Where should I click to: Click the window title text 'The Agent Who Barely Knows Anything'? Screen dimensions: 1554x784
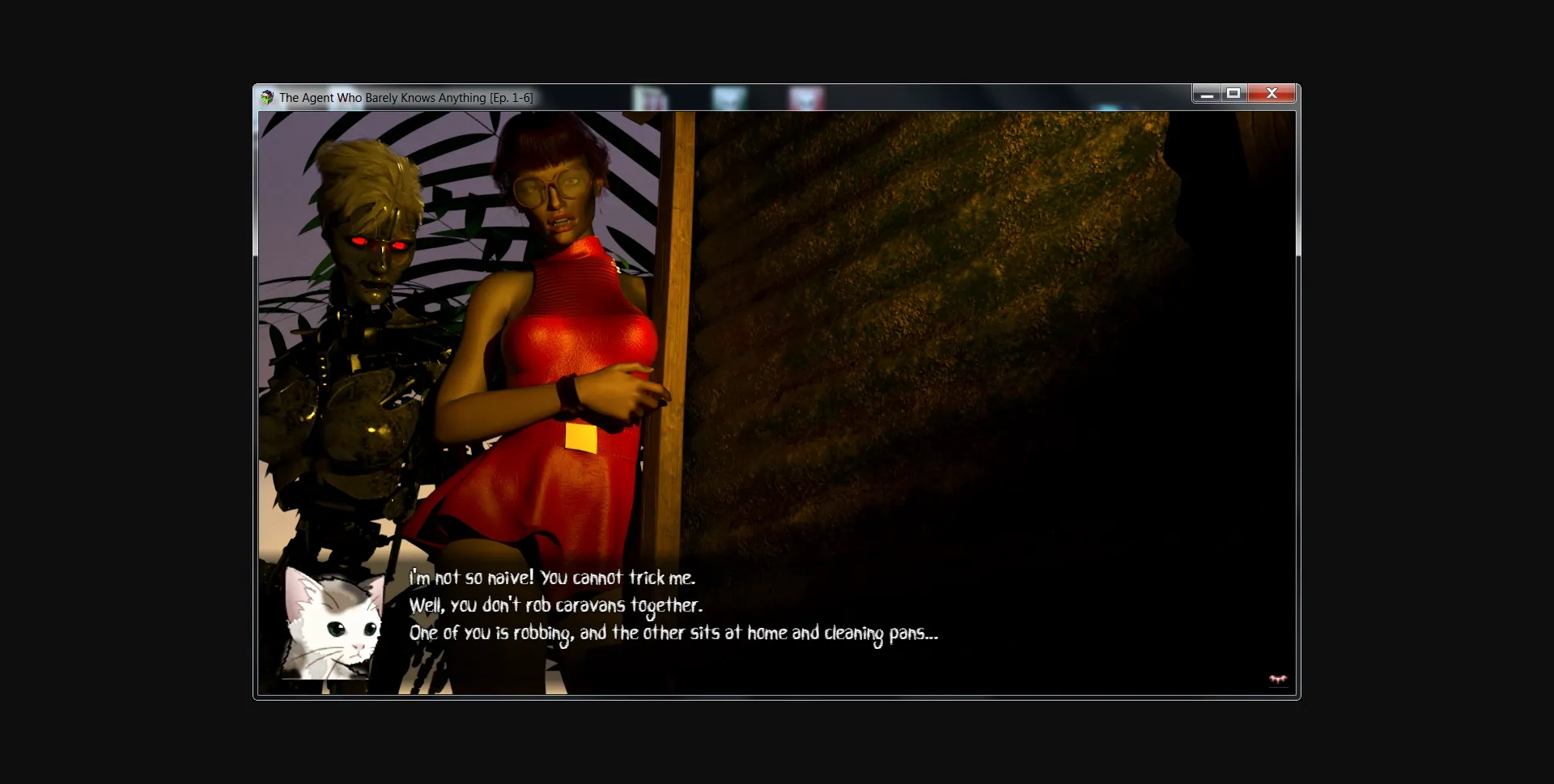pos(405,97)
